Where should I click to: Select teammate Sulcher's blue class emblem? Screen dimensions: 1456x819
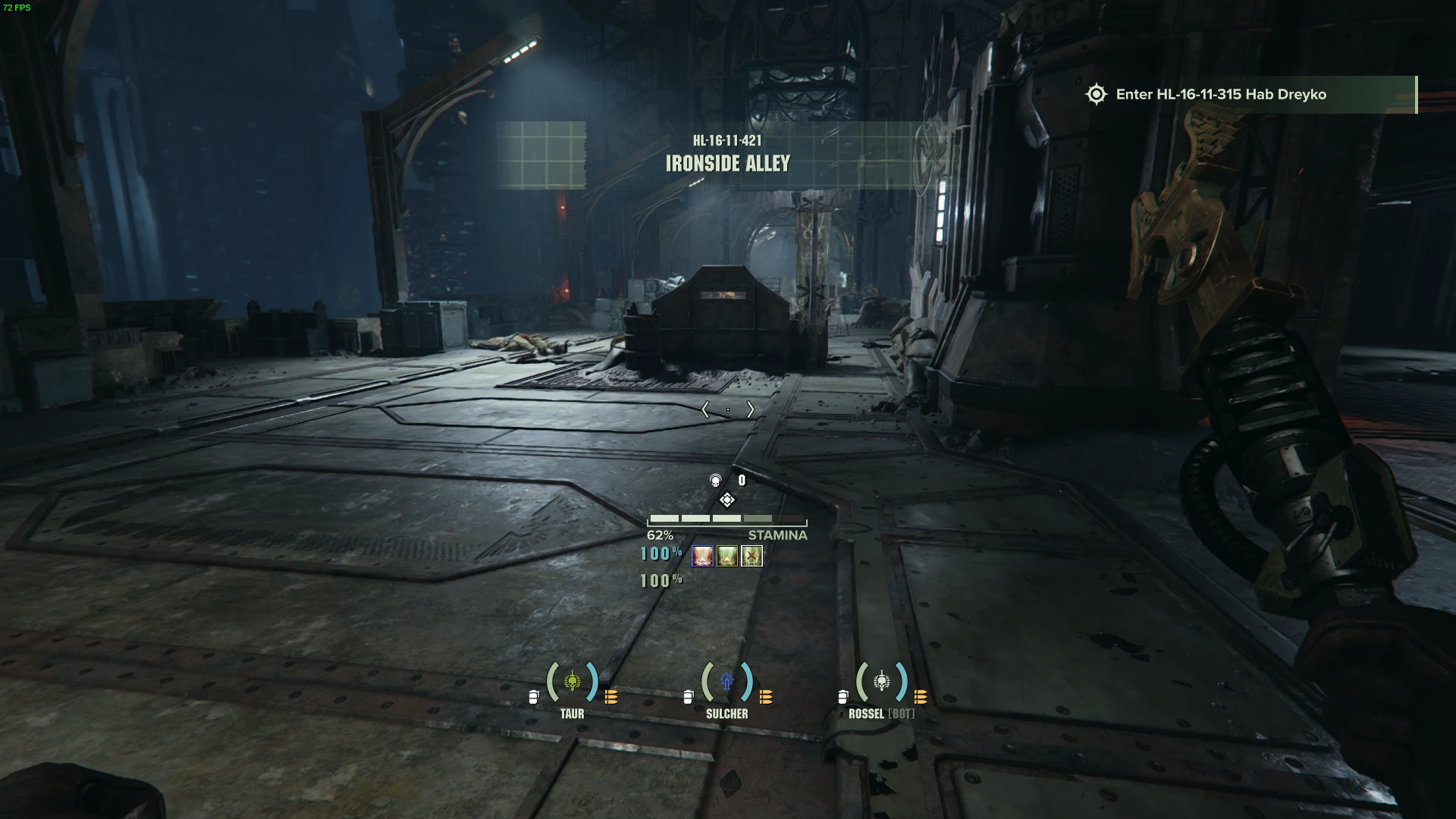(727, 682)
